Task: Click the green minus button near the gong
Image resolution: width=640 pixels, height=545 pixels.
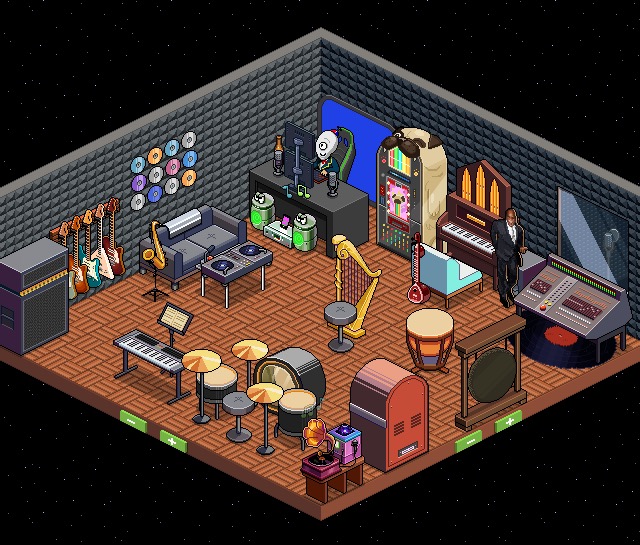Action: pos(468,439)
